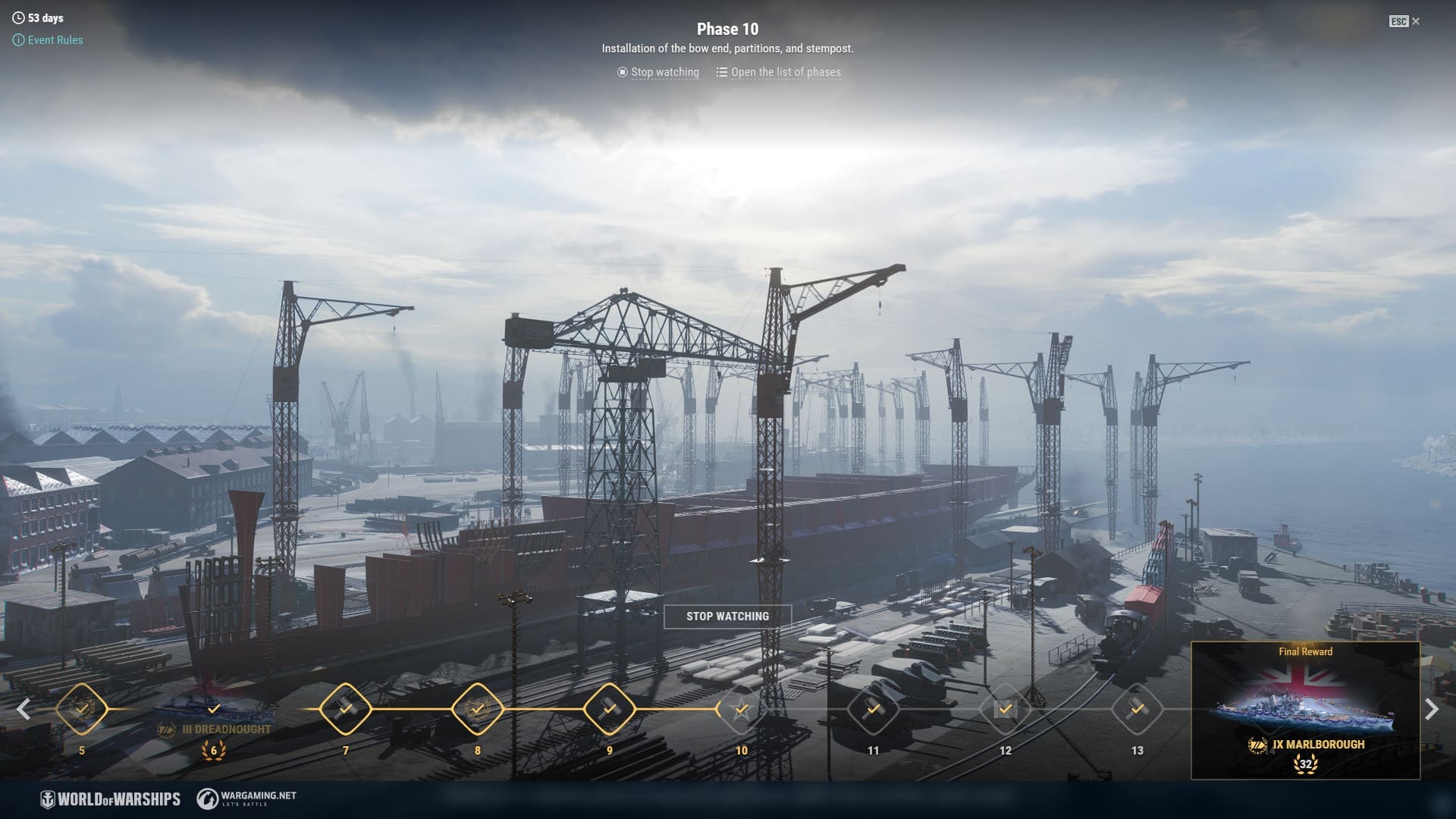
Task: Show previous phases with left arrow
Action: click(24, 709)
